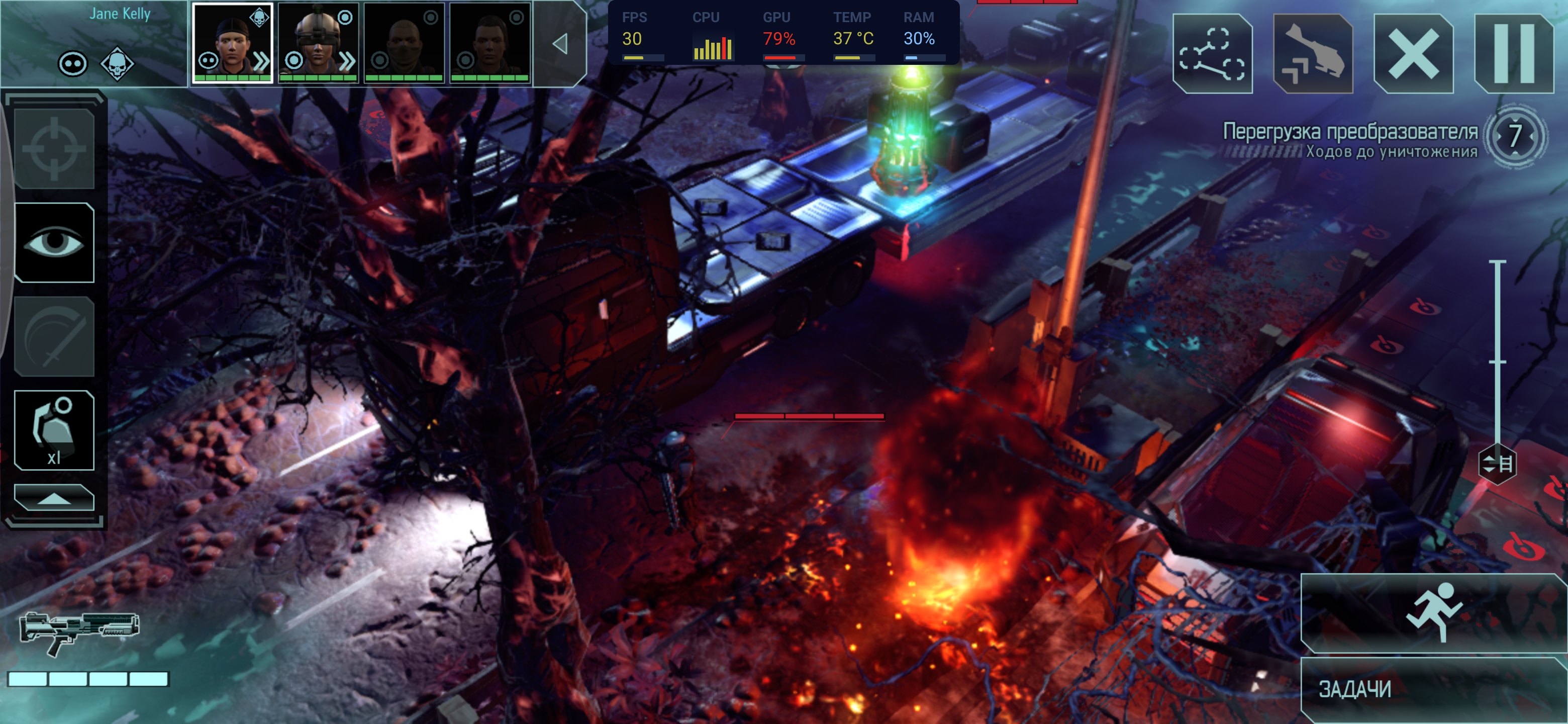Collapse the squad portrait bar arrow

[560, 44]
